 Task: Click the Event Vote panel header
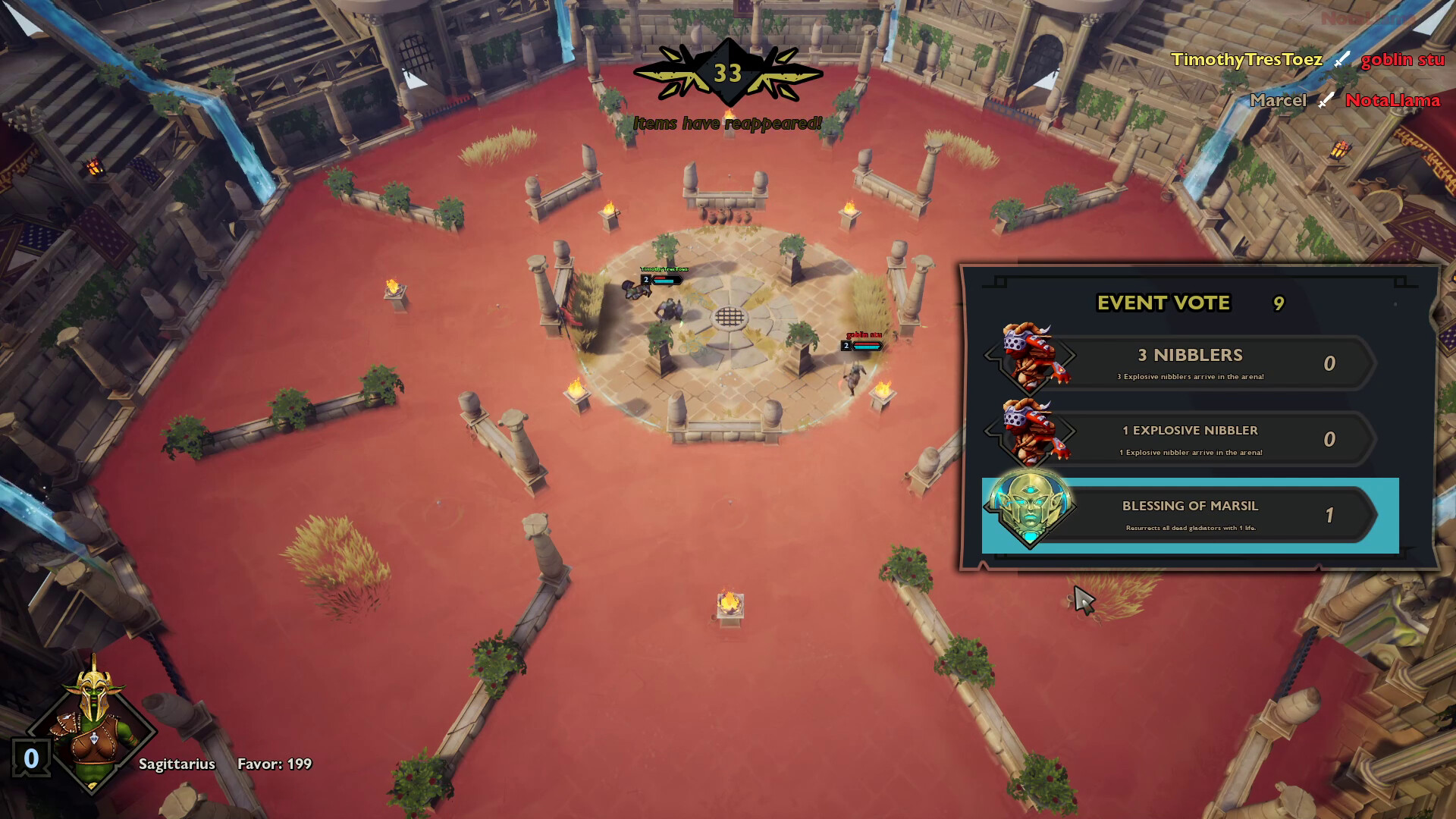pos(1163,303)
